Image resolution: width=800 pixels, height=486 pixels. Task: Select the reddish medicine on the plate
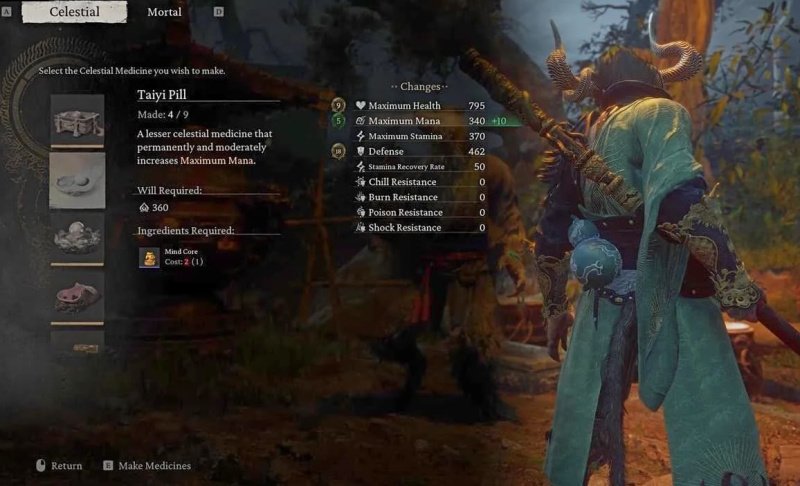coord(77,296)
